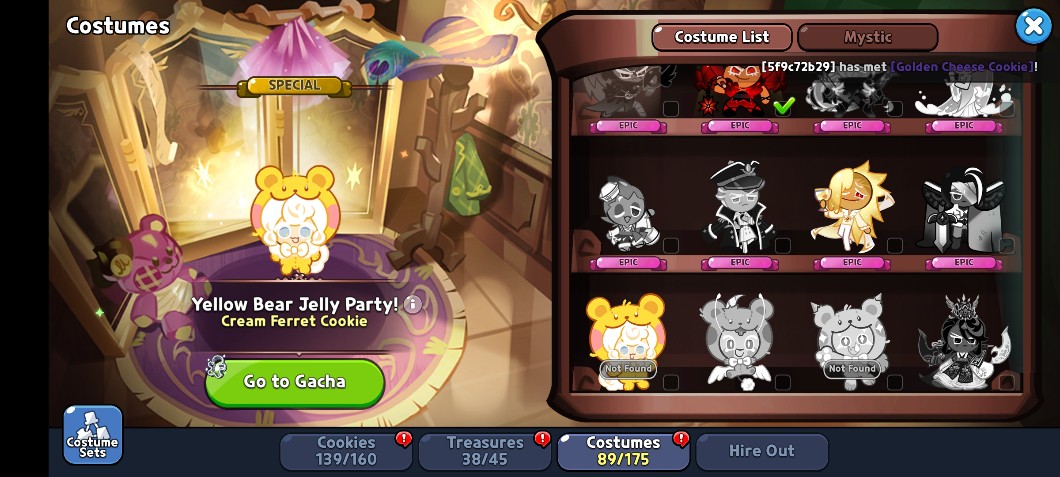Open the Cookies 139/160 tab
Screen dimensions: 1060x477
[346, 451]
